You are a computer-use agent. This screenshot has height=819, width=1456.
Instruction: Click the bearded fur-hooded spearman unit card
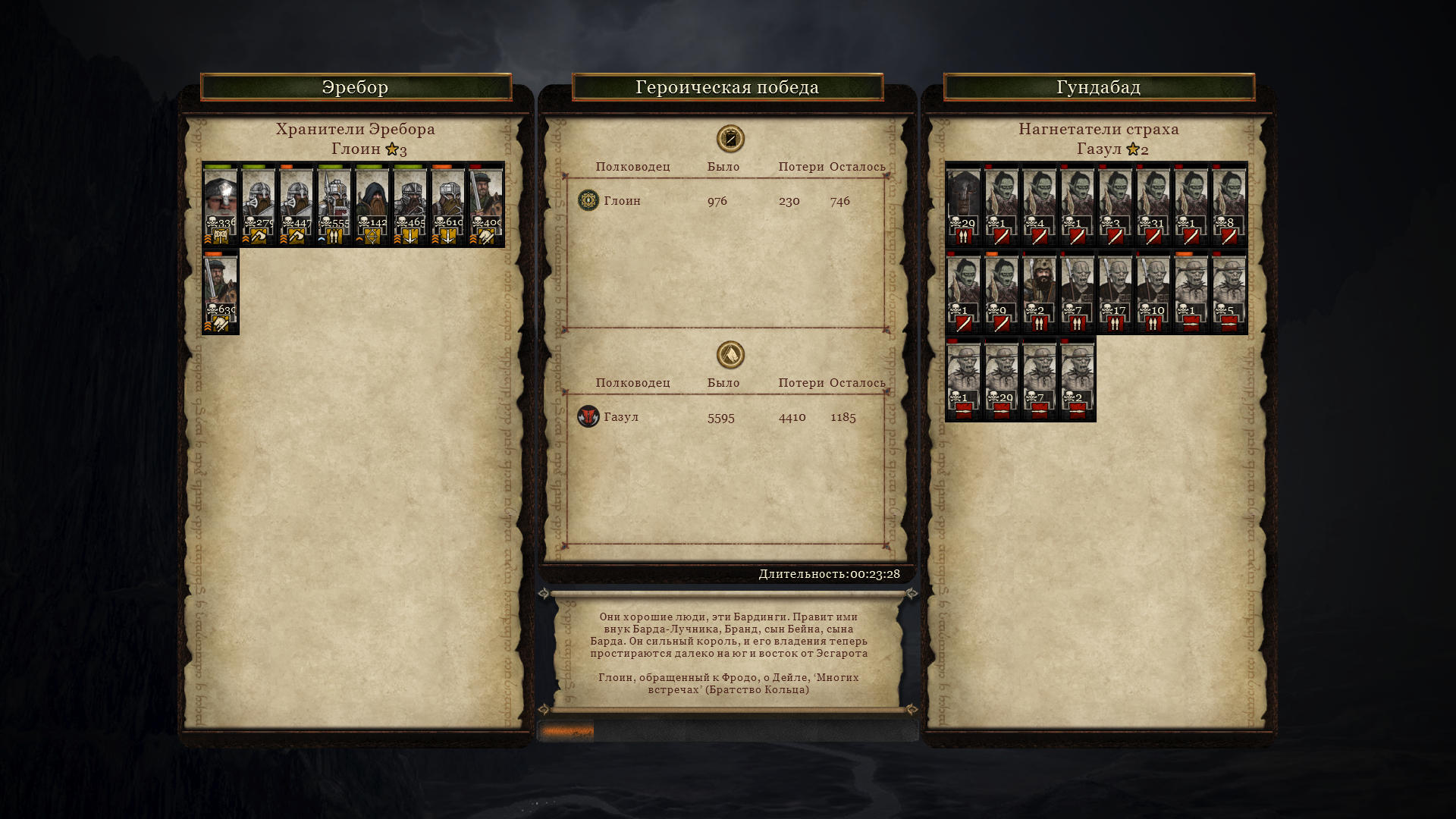coord(1040,292)
